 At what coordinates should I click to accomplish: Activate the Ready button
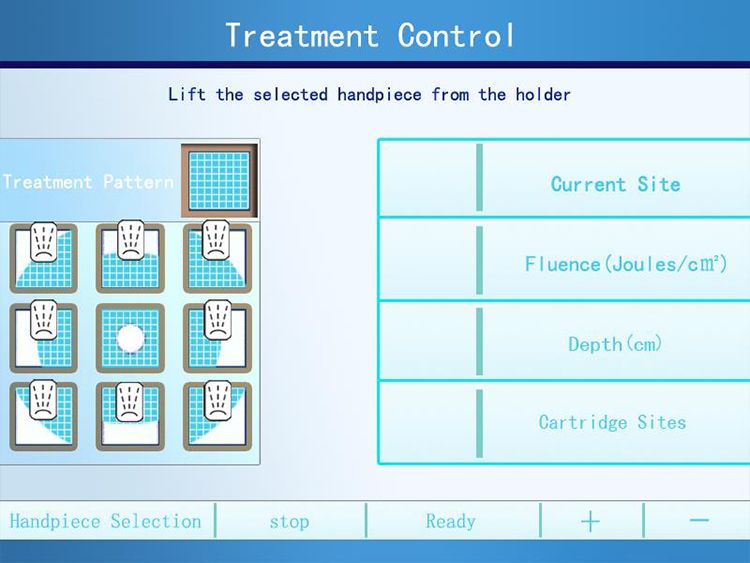point(451,521)
